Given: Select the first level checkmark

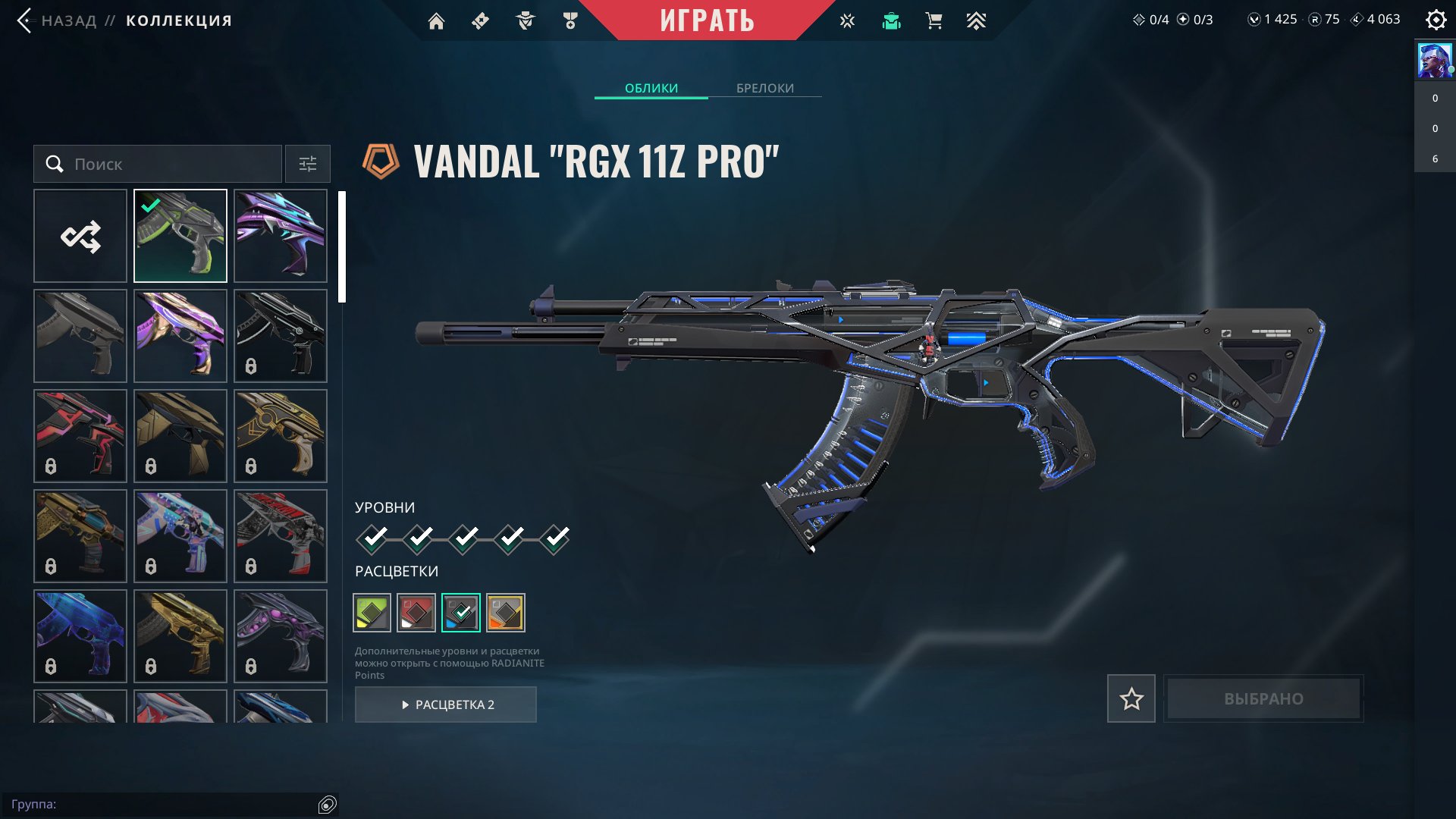Looking at the screenshot, I should [x=372, y=539].
